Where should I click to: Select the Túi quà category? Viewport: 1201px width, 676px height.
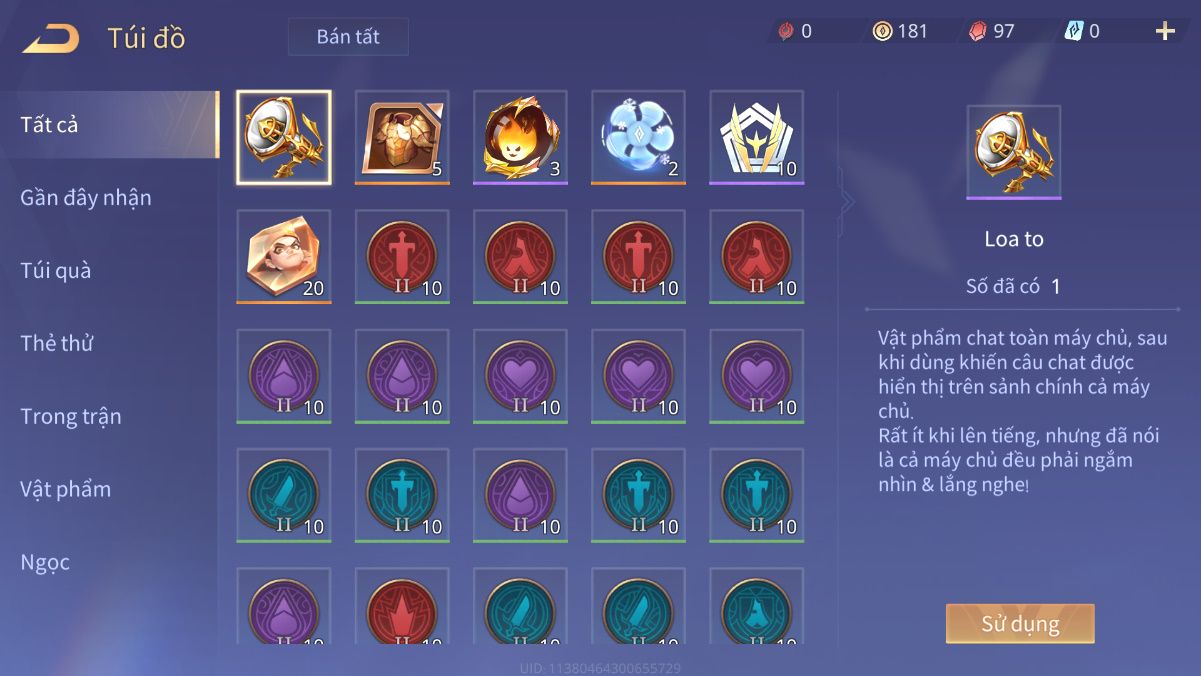tap(56, 271)
